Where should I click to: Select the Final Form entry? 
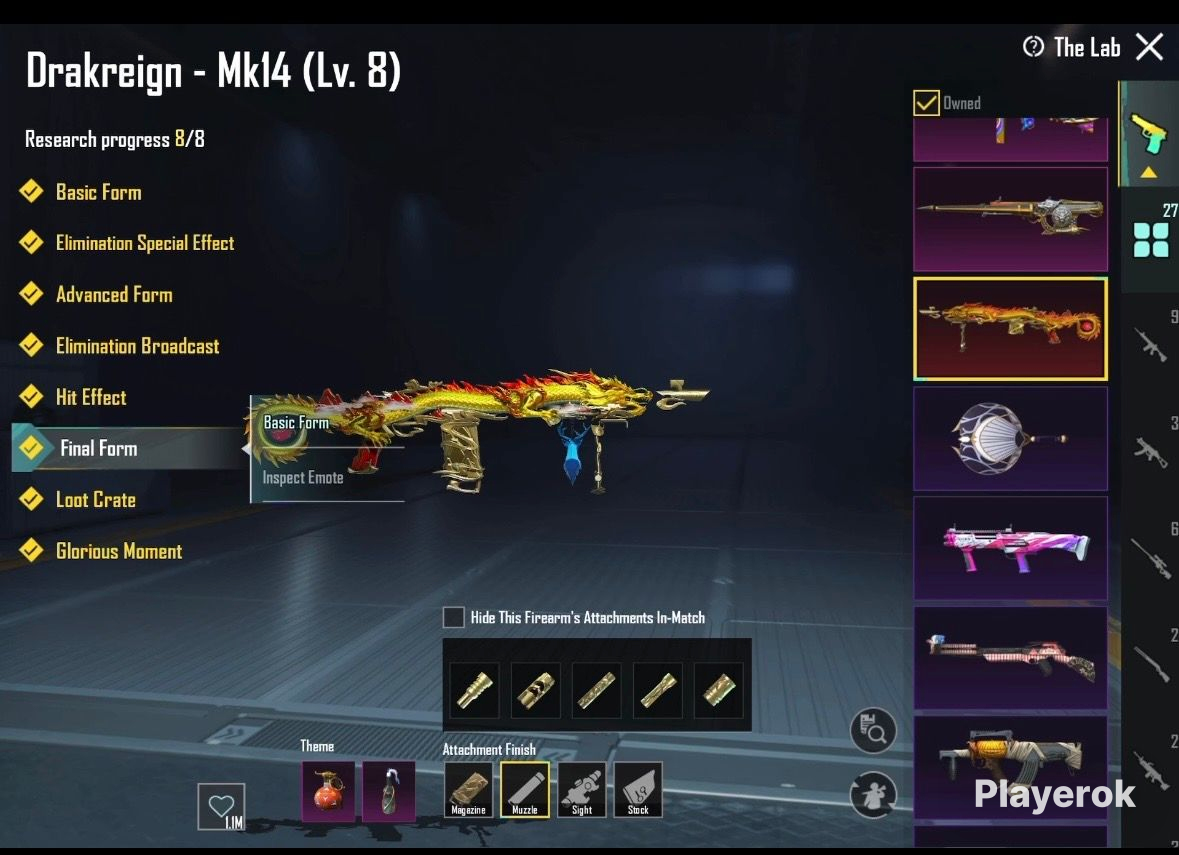[x=98, y=448]
